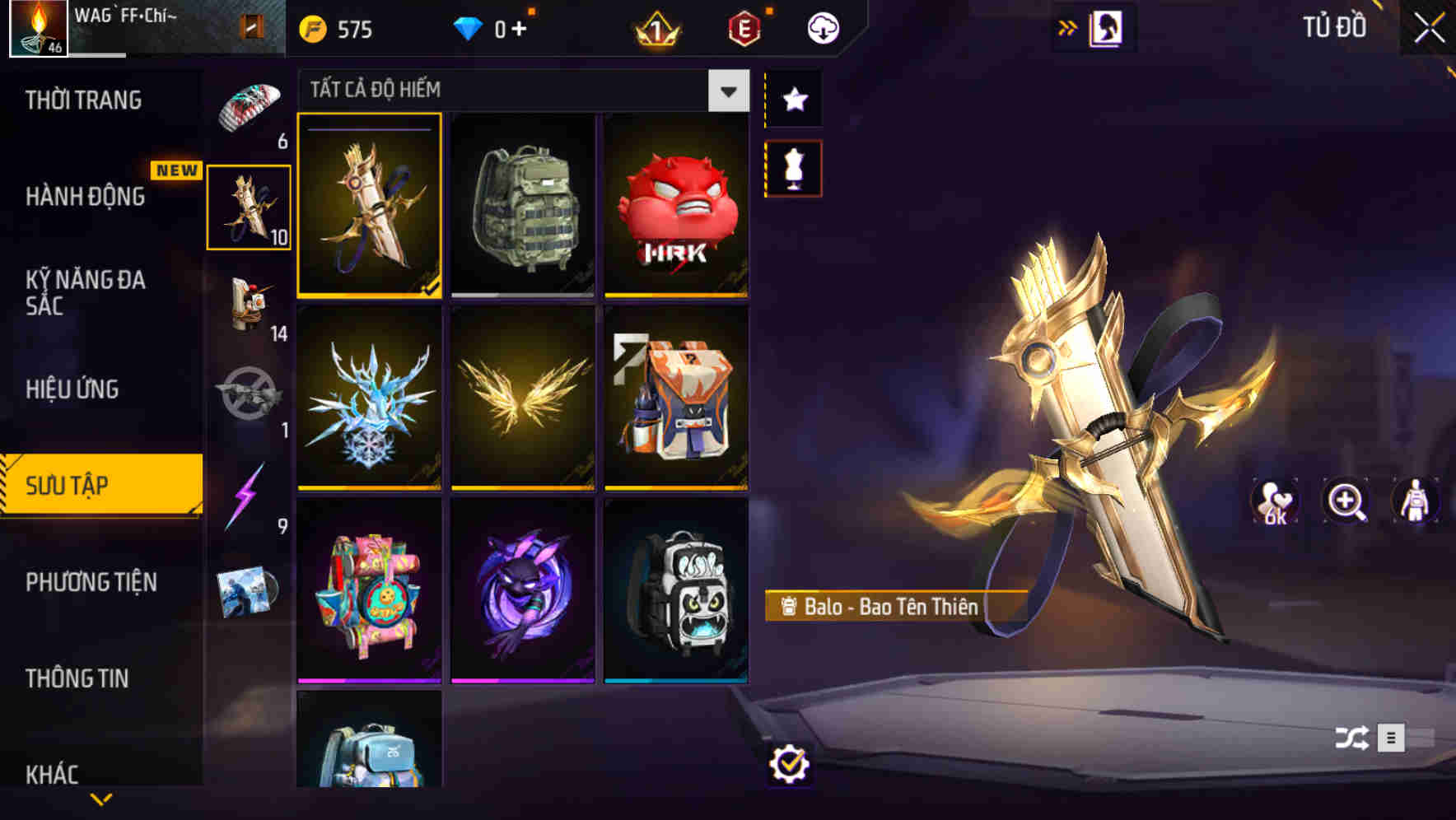Open the loot box category with 14 items

click(250, 305)
